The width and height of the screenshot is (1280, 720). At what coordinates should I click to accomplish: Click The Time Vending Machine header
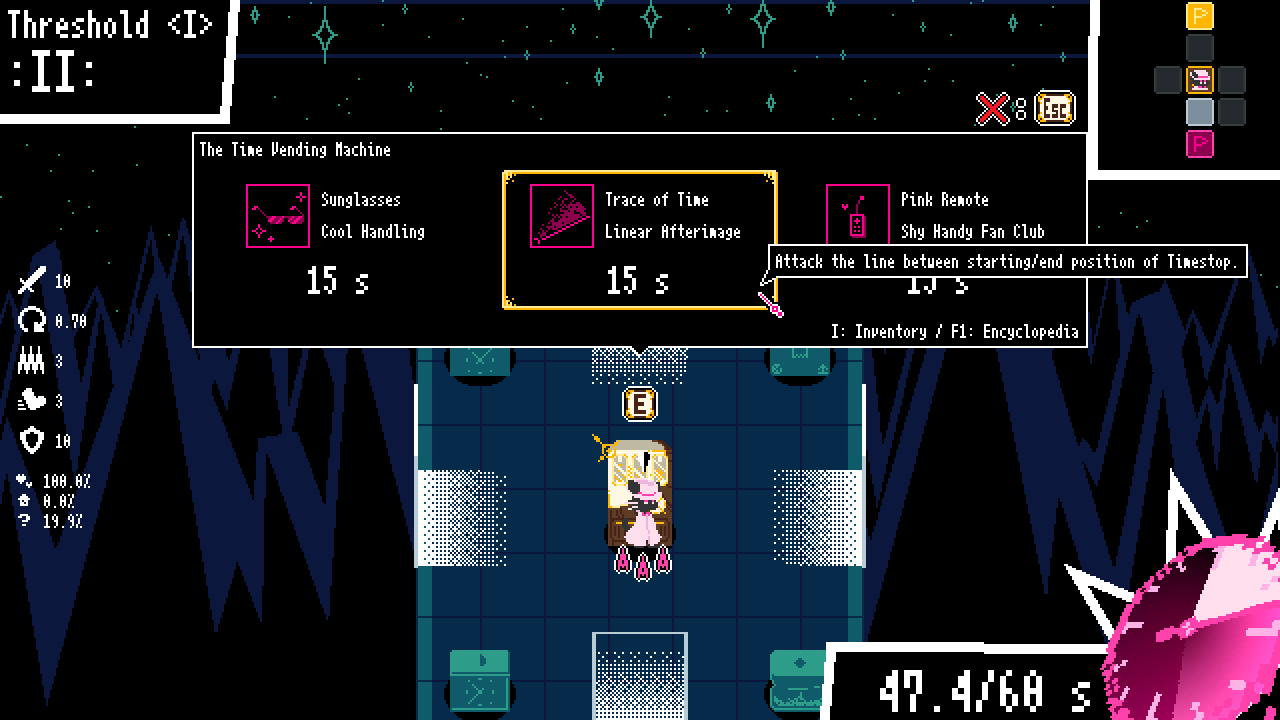coord(295,149)
